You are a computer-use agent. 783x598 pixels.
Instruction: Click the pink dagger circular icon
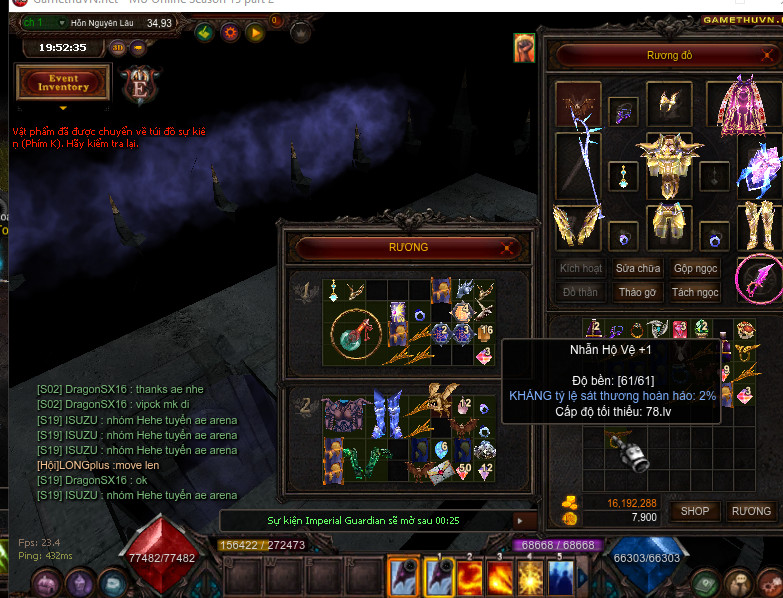757,277
